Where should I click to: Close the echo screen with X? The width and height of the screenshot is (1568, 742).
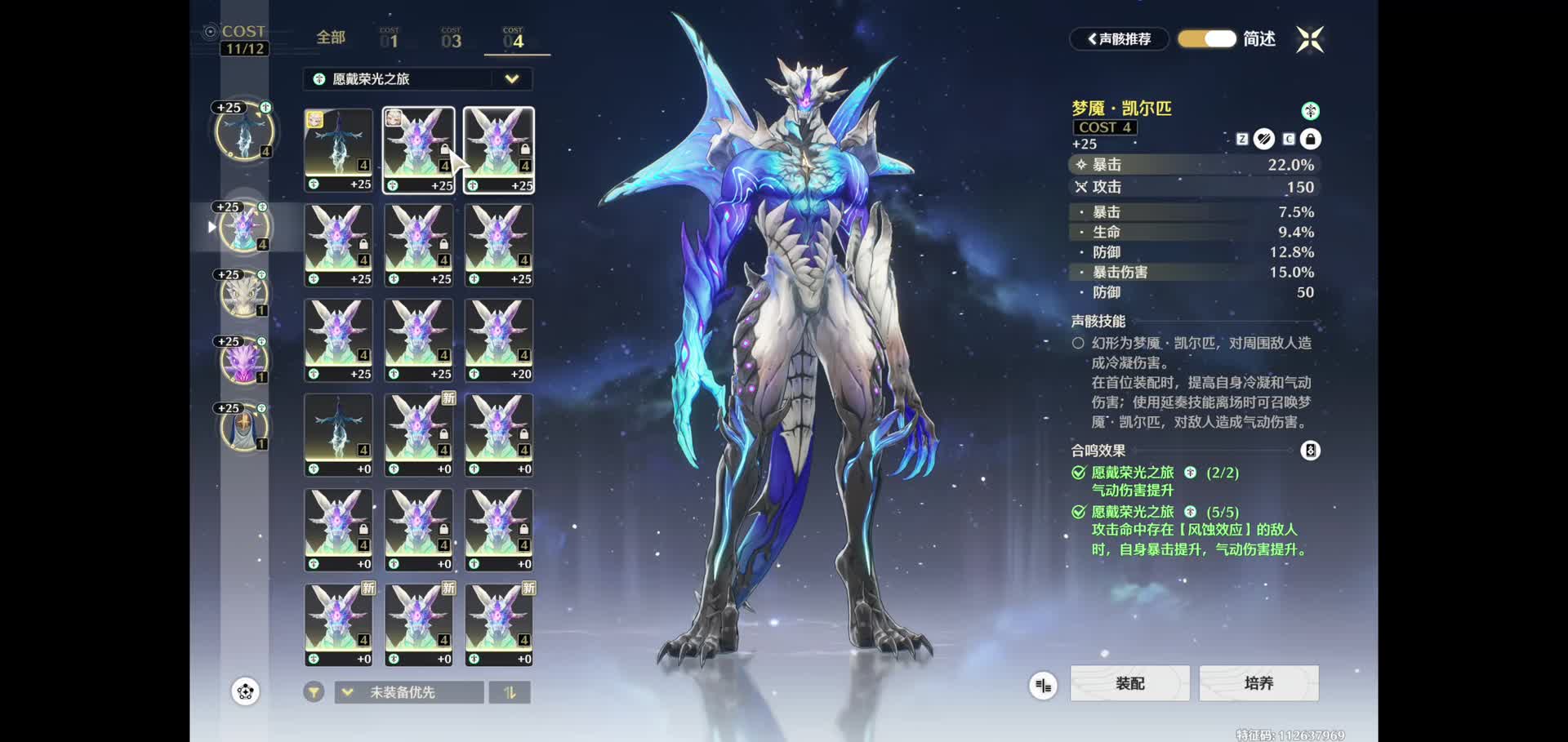[x=1310, y=39]
